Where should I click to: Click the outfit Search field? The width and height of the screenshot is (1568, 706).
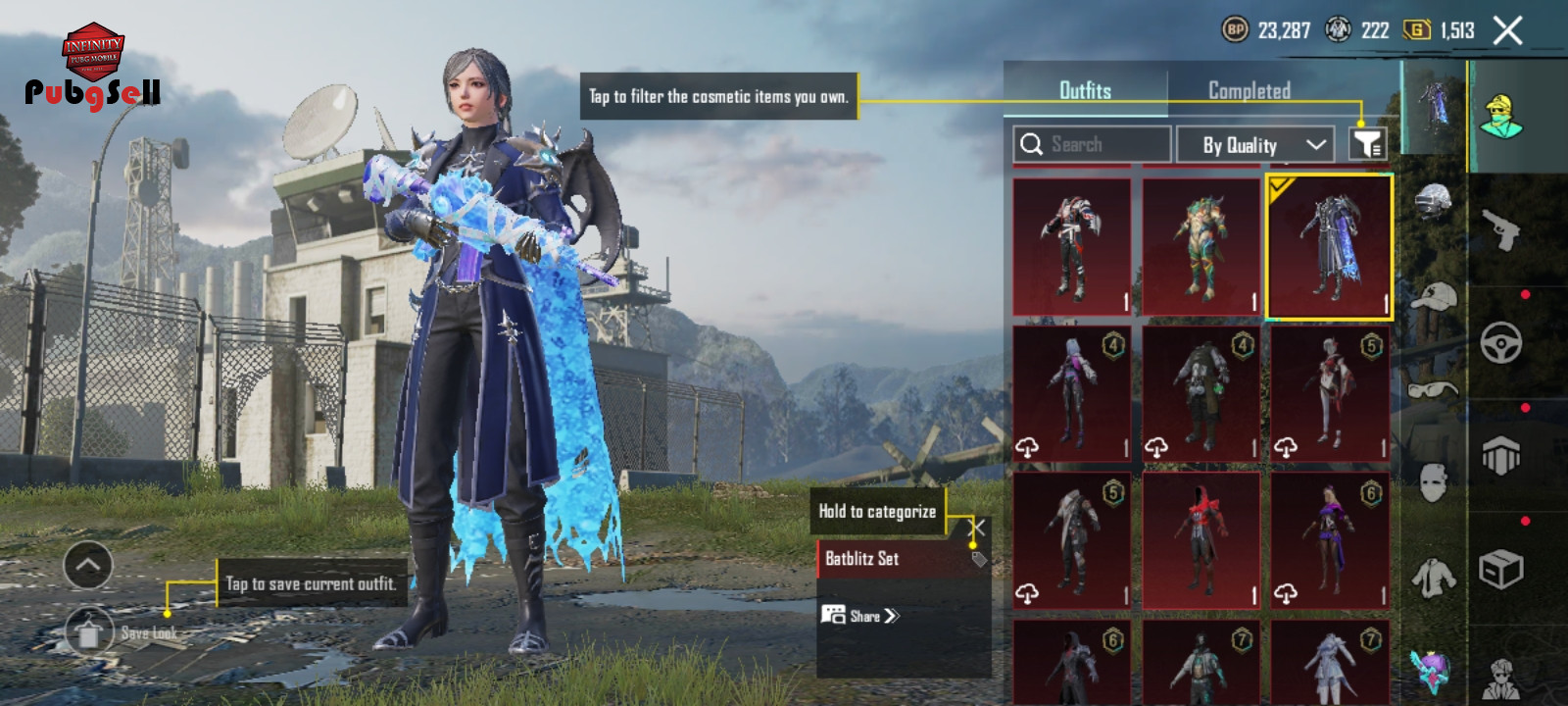(x=1092, y=144)
